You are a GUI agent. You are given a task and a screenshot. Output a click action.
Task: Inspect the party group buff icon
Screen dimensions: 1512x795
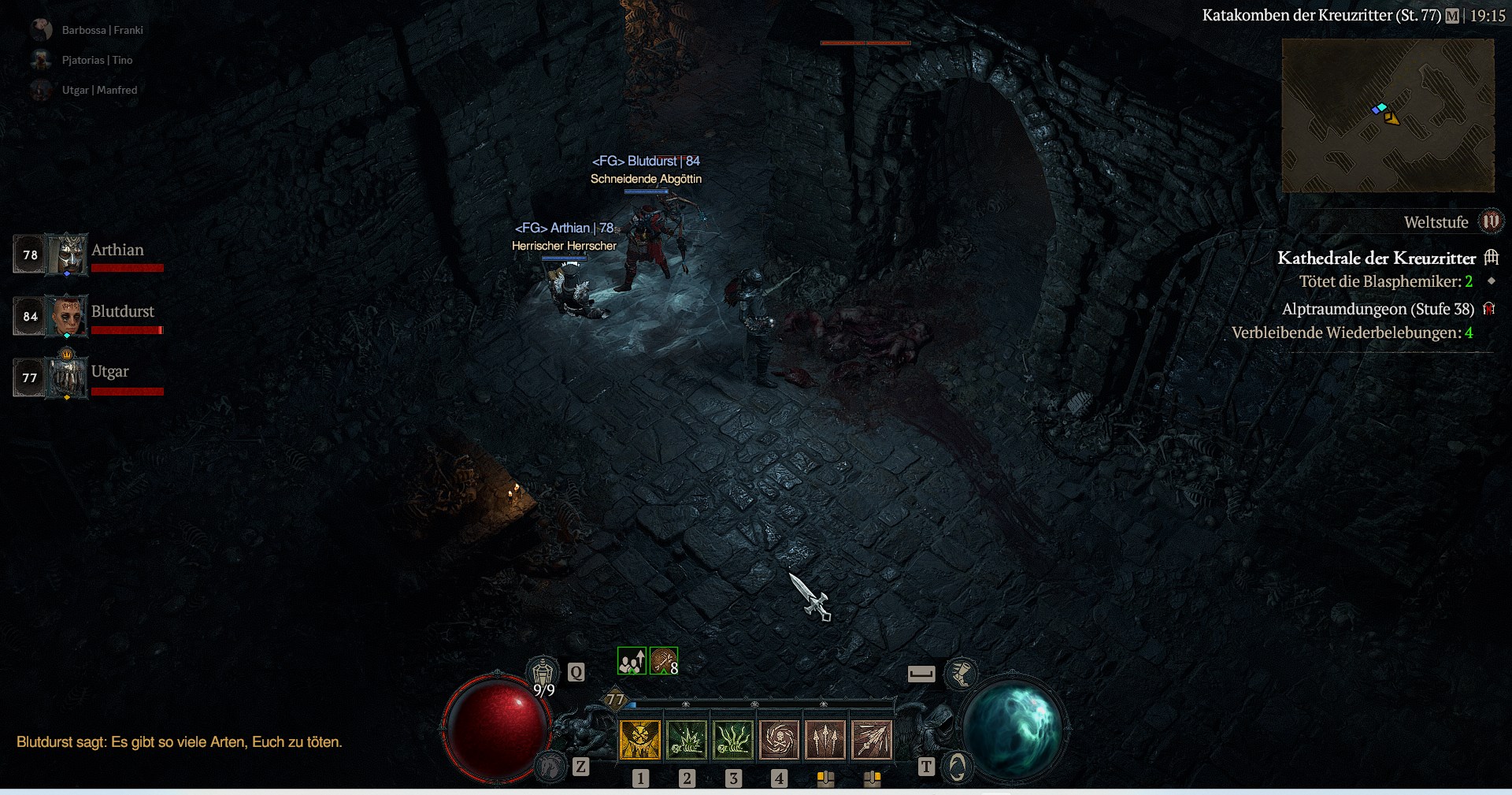click(632, 662)
